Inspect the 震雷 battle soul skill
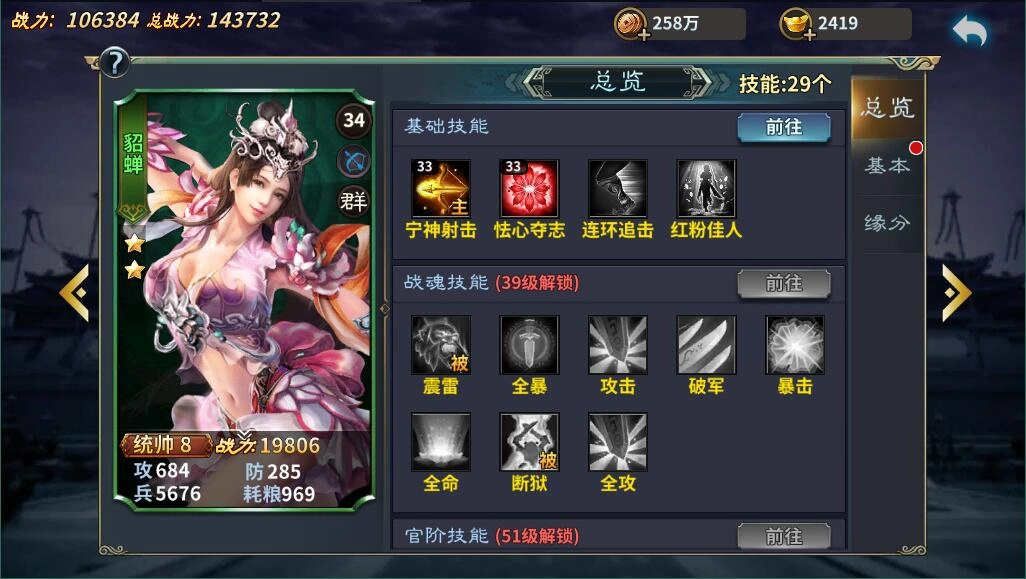This screenshot has width=1026, height=579. 441,345
